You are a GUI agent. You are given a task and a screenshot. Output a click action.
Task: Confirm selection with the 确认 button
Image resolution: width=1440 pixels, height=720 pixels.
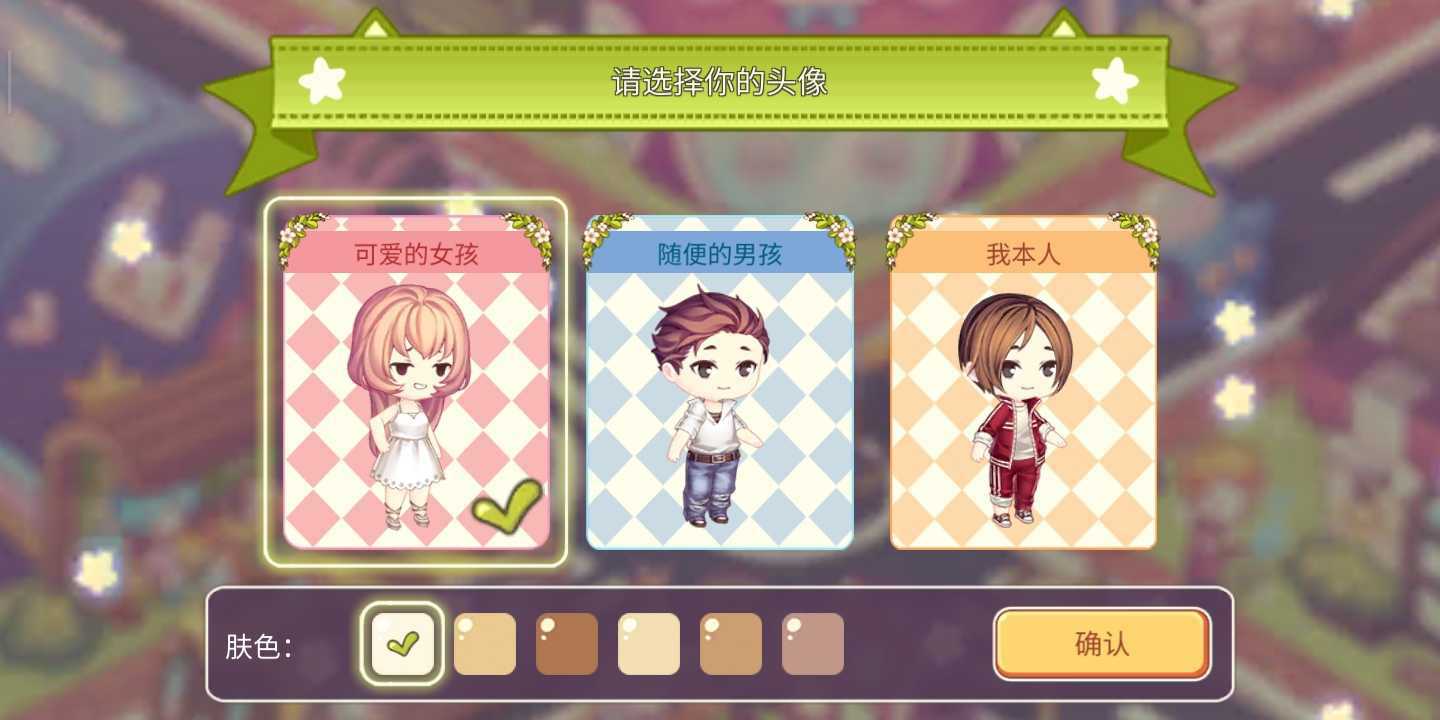[1101, 644]
